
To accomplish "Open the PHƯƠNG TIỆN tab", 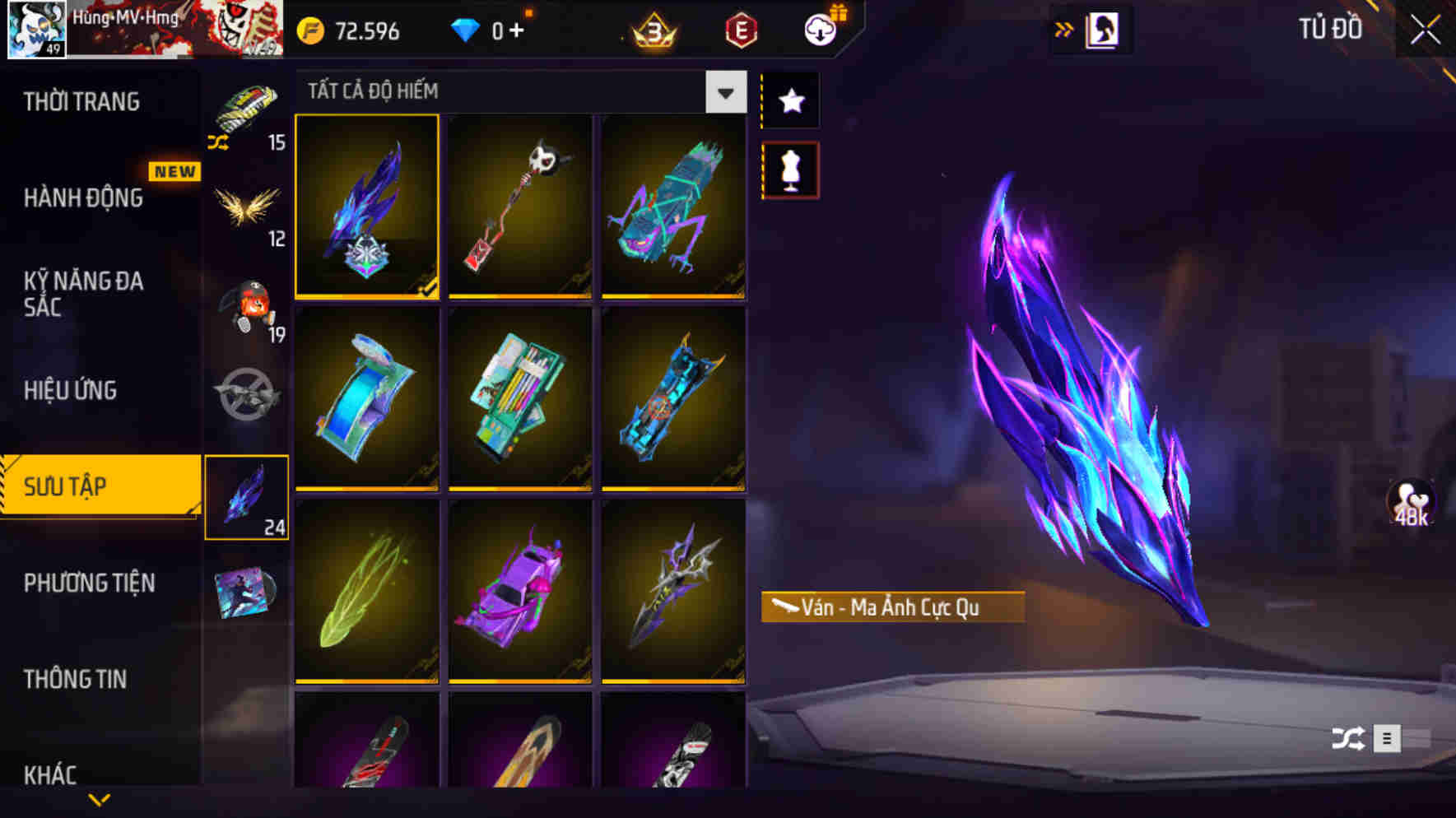I will pos(89,583).
